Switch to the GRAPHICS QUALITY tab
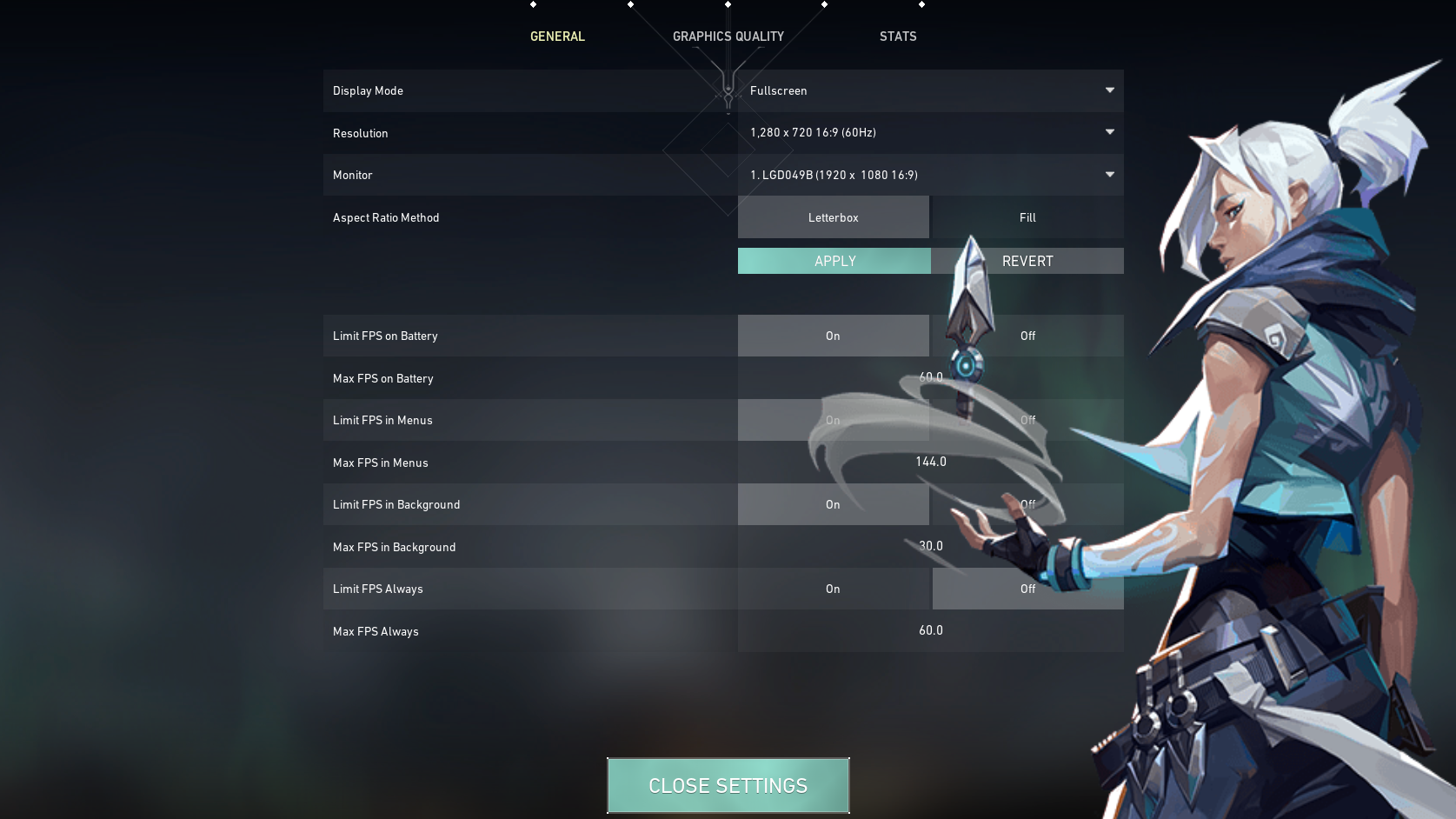 728,37
